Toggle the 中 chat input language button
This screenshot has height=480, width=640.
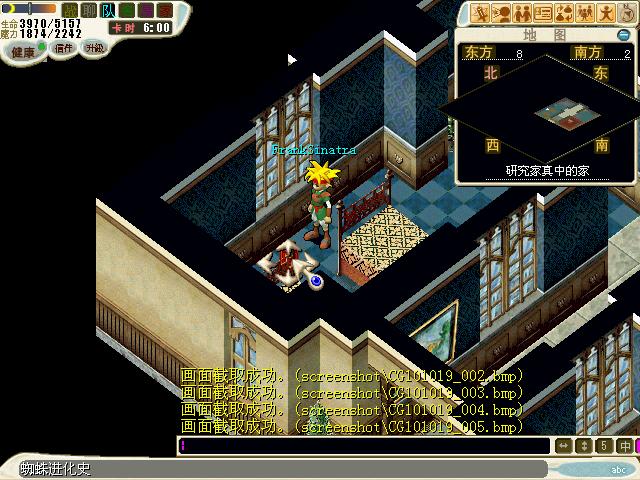[625, 446]
